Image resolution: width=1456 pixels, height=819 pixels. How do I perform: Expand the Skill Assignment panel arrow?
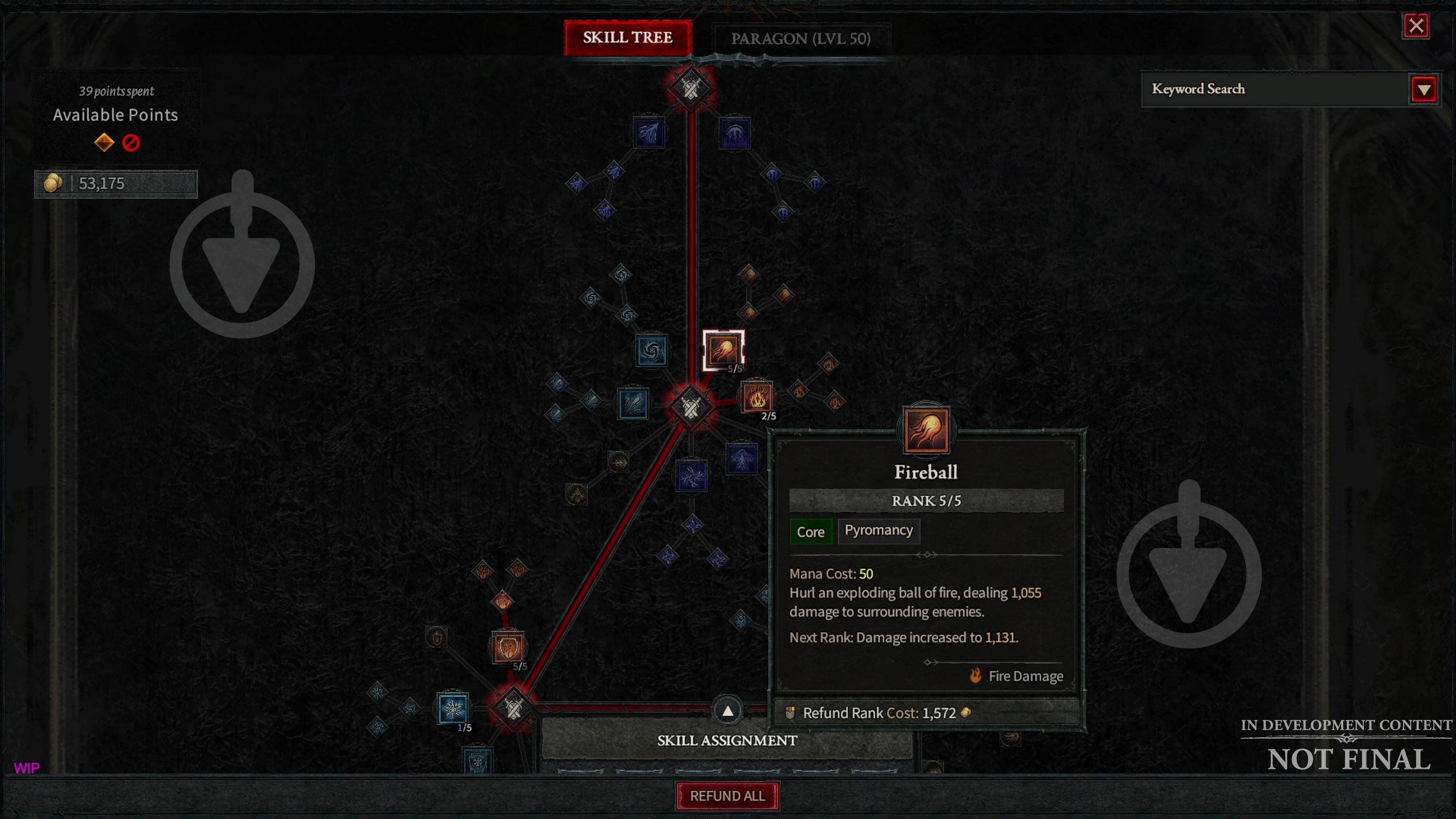(x=728, y=711)
